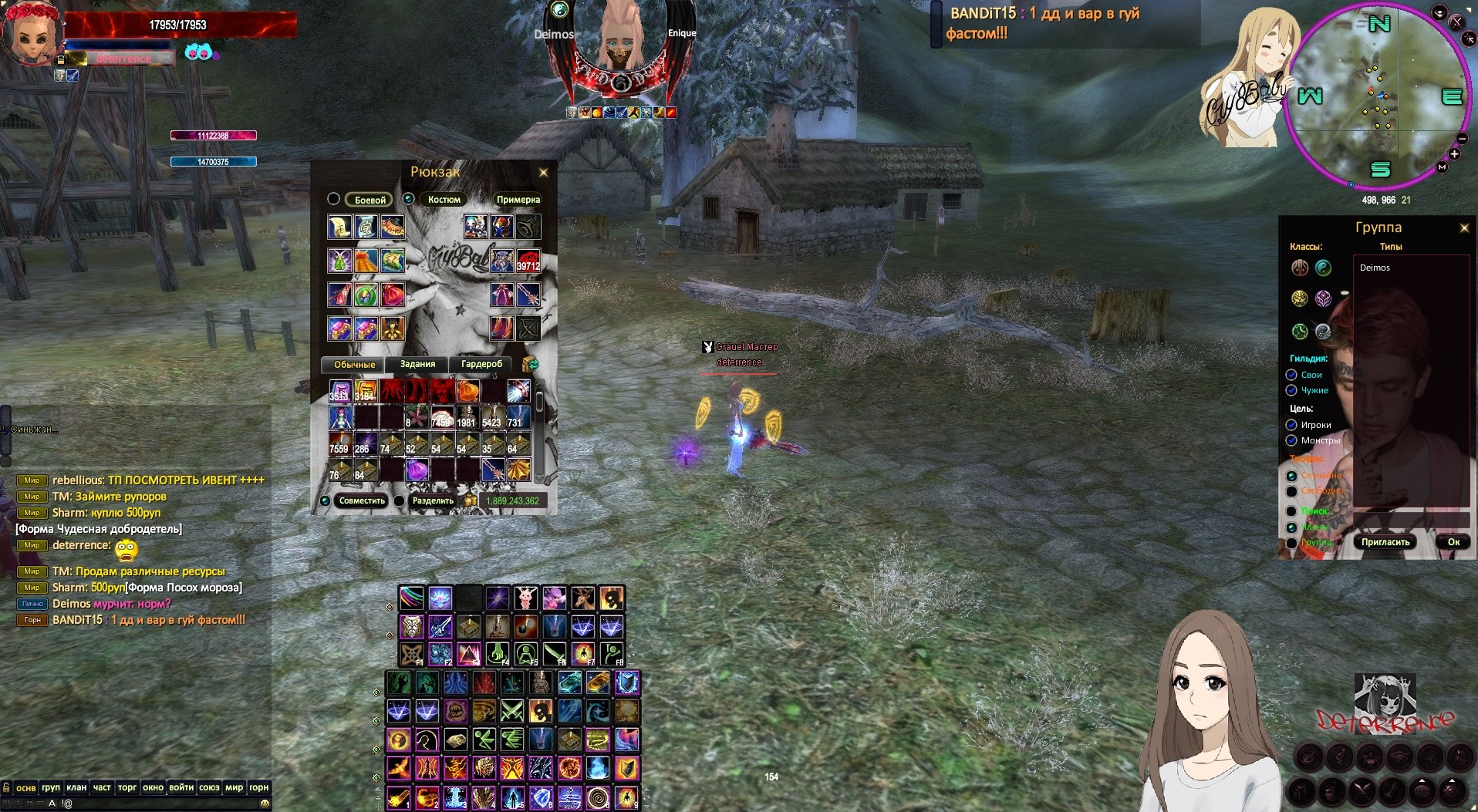The width and height of the screenshot is (1478, 812).
Task: Open the Примерка fitting view
Action: coord(518,200)
